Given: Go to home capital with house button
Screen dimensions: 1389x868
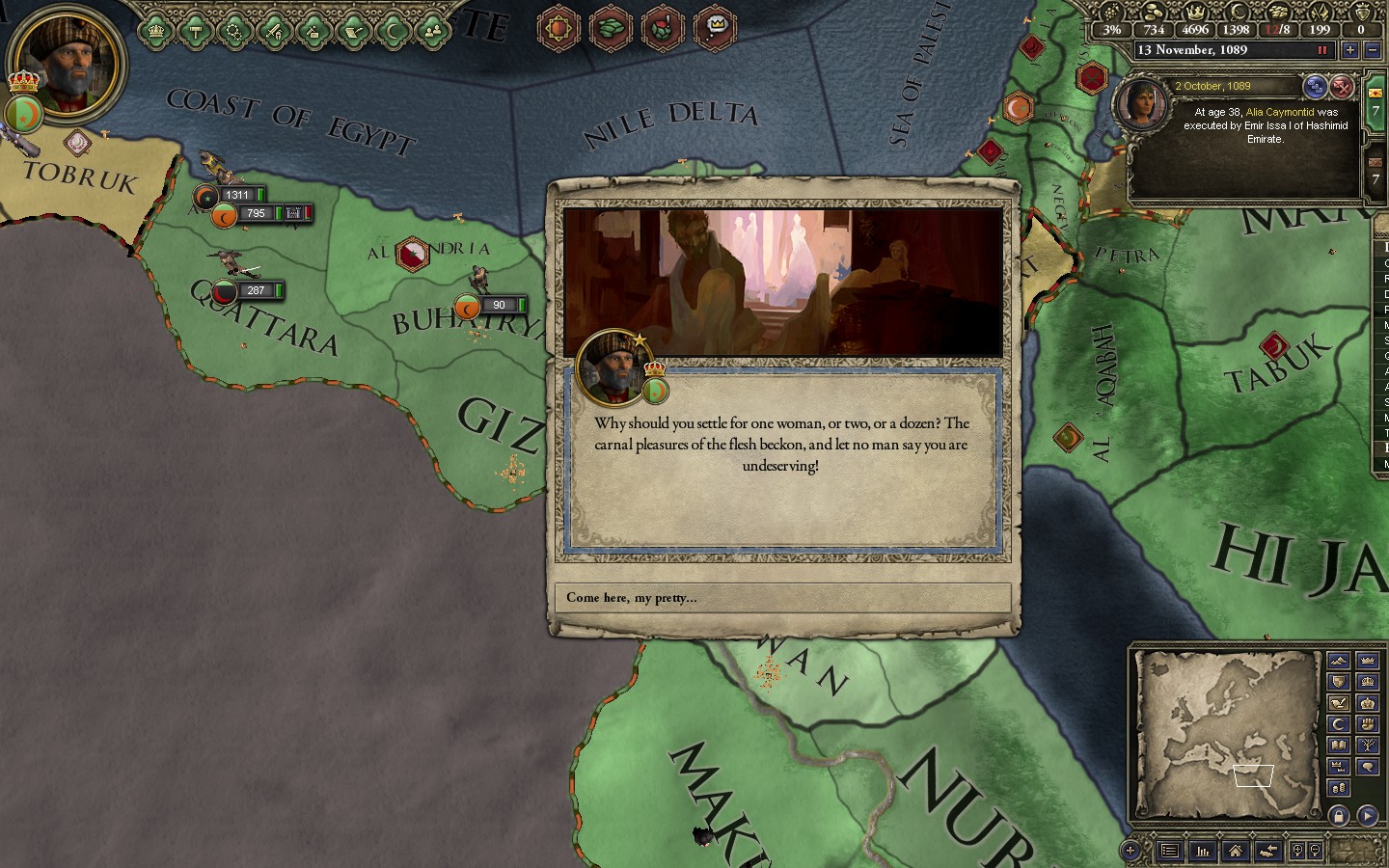Looking at the screenshot, I should pyautogui.click(x=1235, y=851).
